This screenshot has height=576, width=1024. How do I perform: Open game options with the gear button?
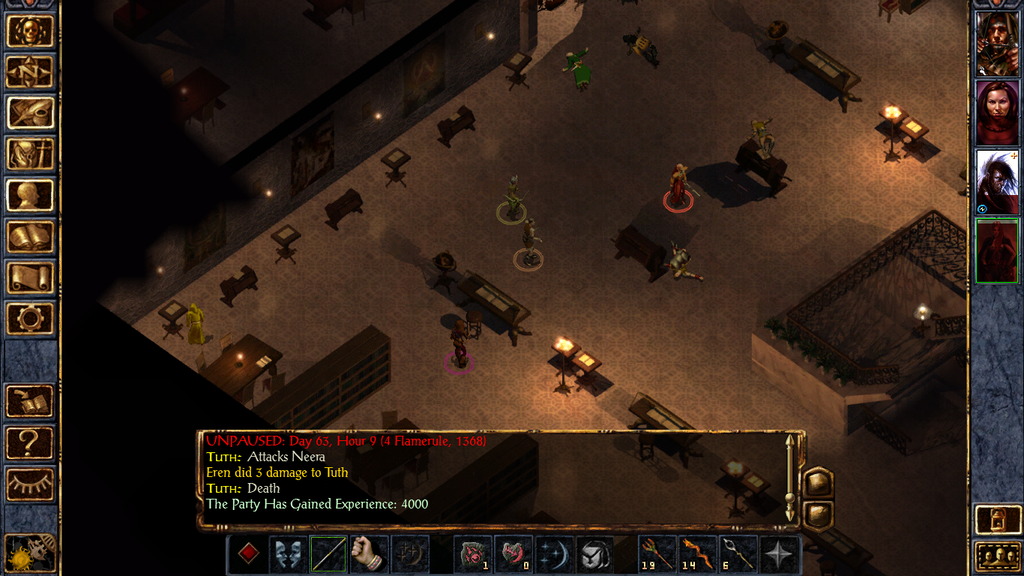click(30, 319)
